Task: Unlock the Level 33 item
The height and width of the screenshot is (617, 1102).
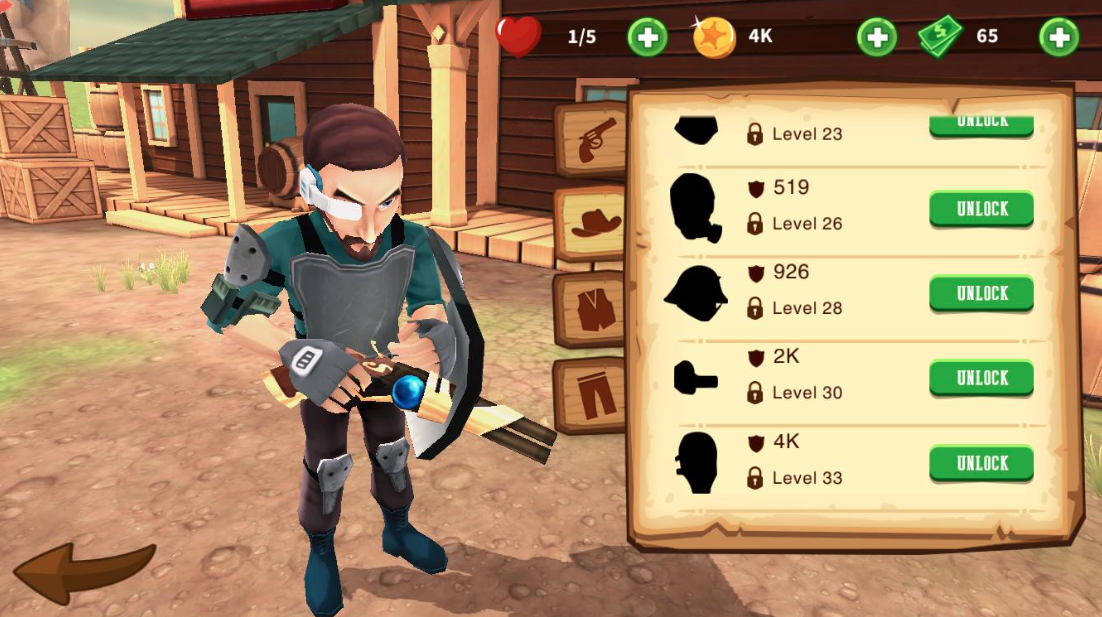Action: (x=981, y=463)
